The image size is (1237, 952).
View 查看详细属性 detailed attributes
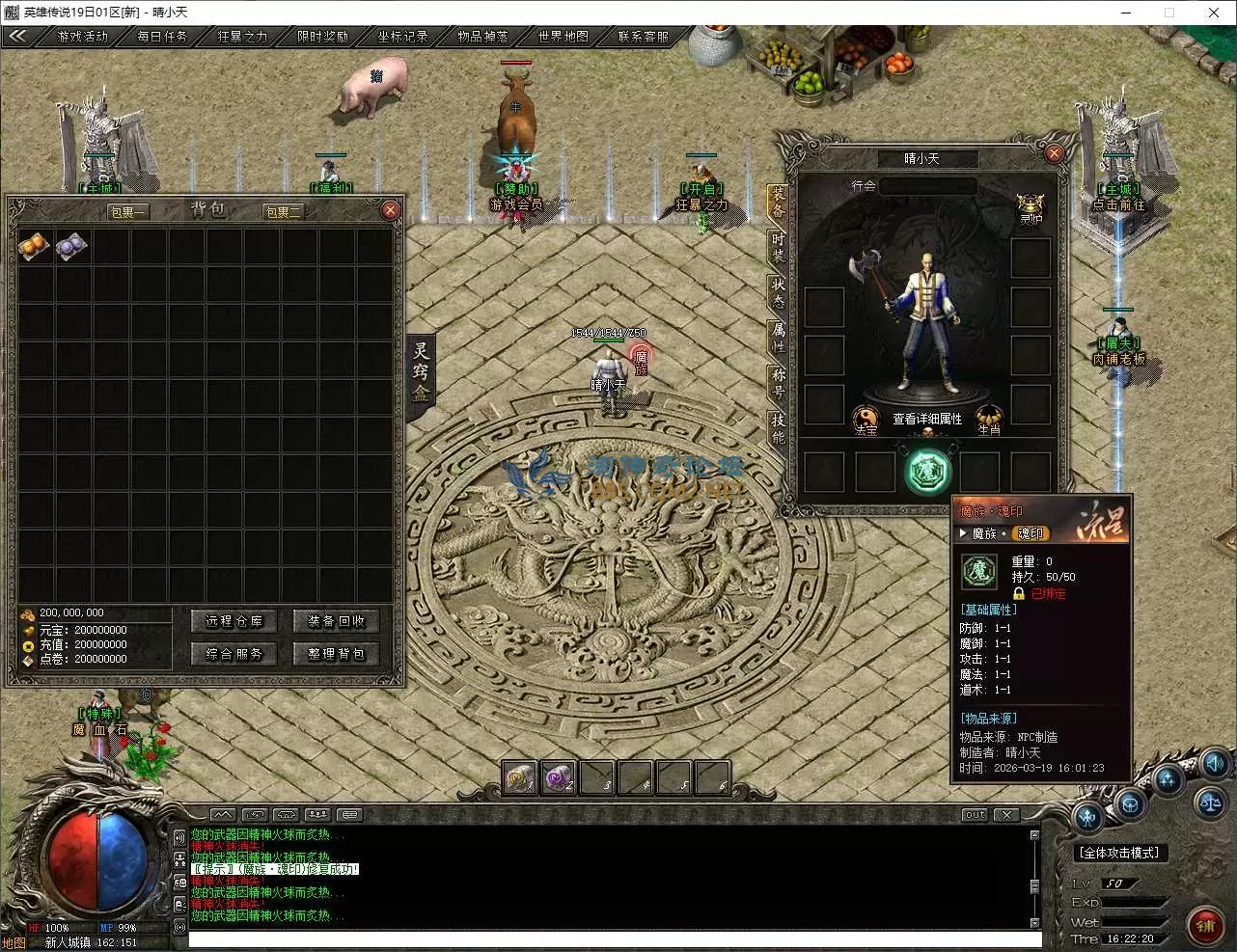tap(927, 419)
